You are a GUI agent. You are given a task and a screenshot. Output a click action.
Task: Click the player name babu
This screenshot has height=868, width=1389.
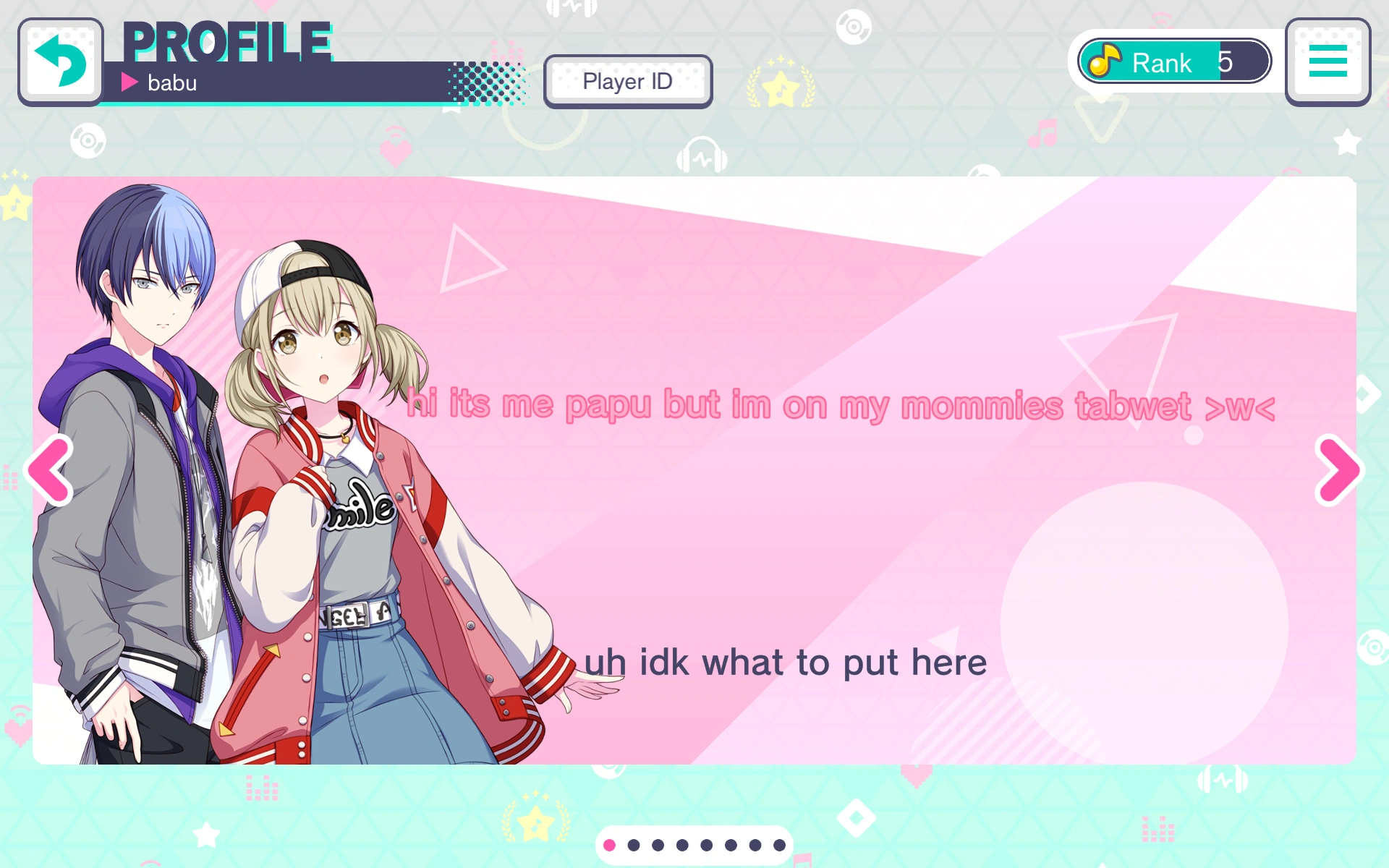tap(171, 82)
